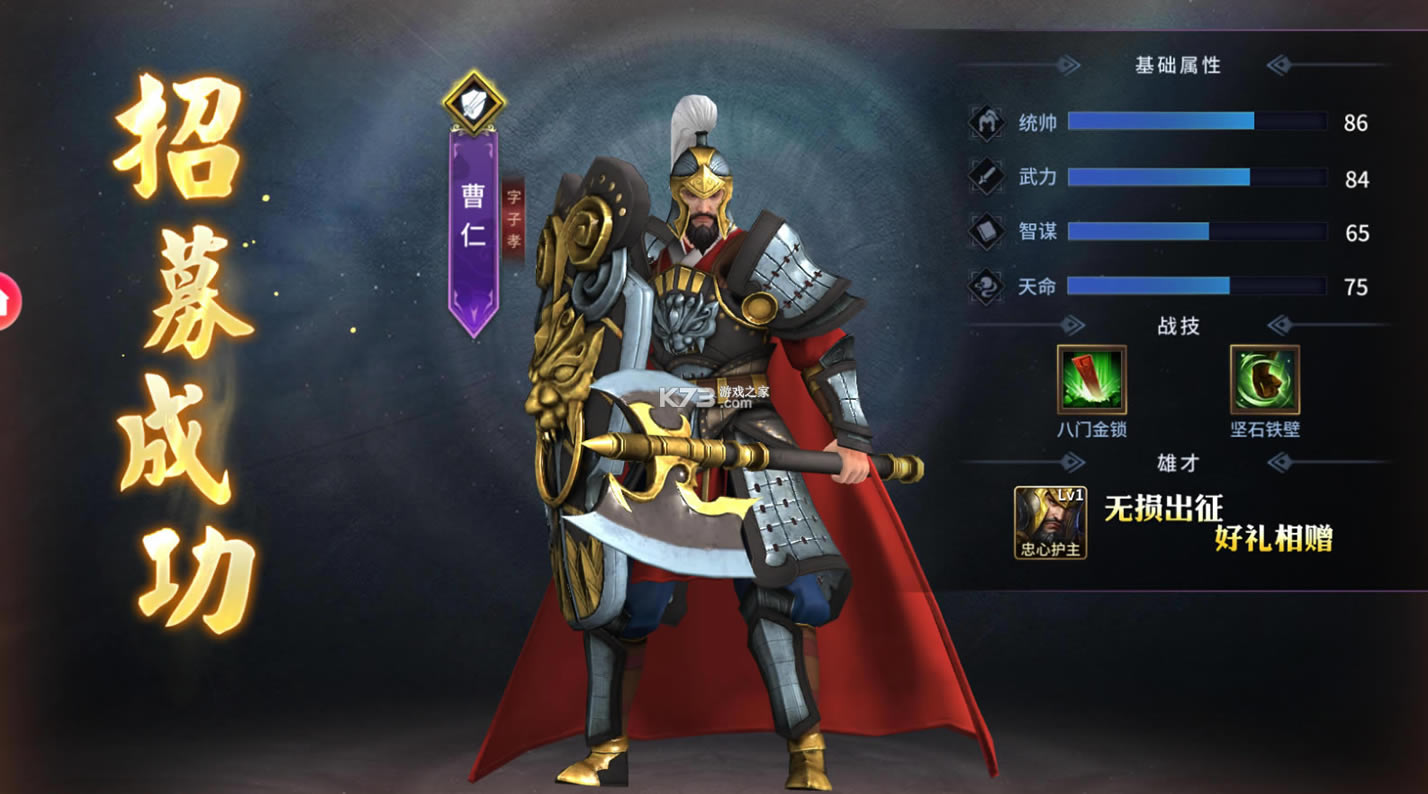1428x794 pixels.
Task: Tap the red home button at left edge
Action: 7,300
